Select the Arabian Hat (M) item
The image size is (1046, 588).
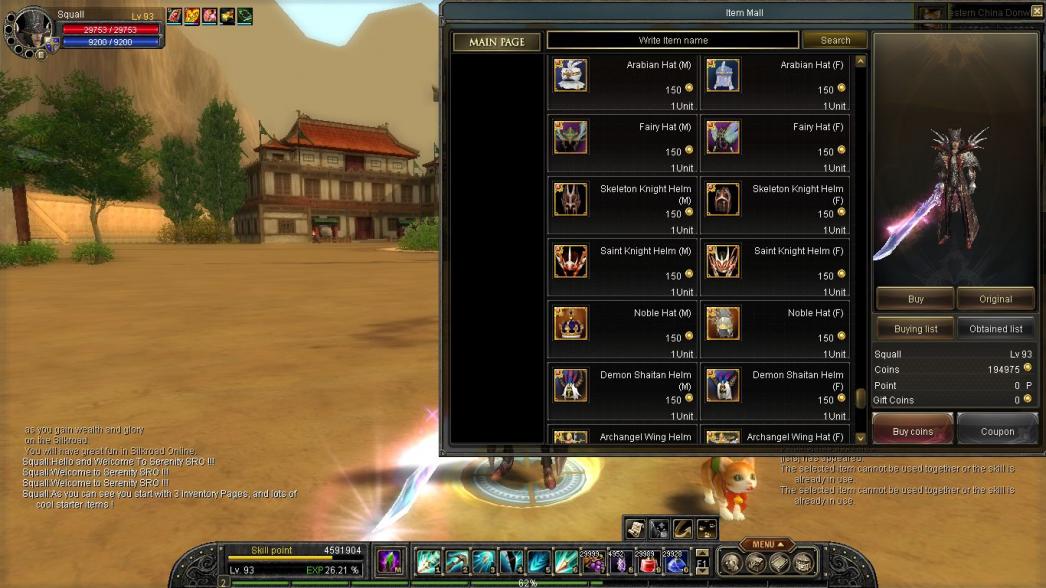[571, 76]
